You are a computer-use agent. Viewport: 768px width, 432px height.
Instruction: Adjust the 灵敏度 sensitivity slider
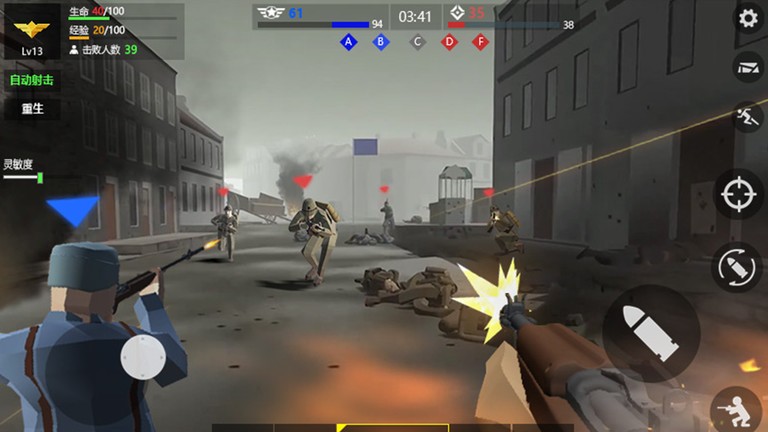click(x=39, y=178)
